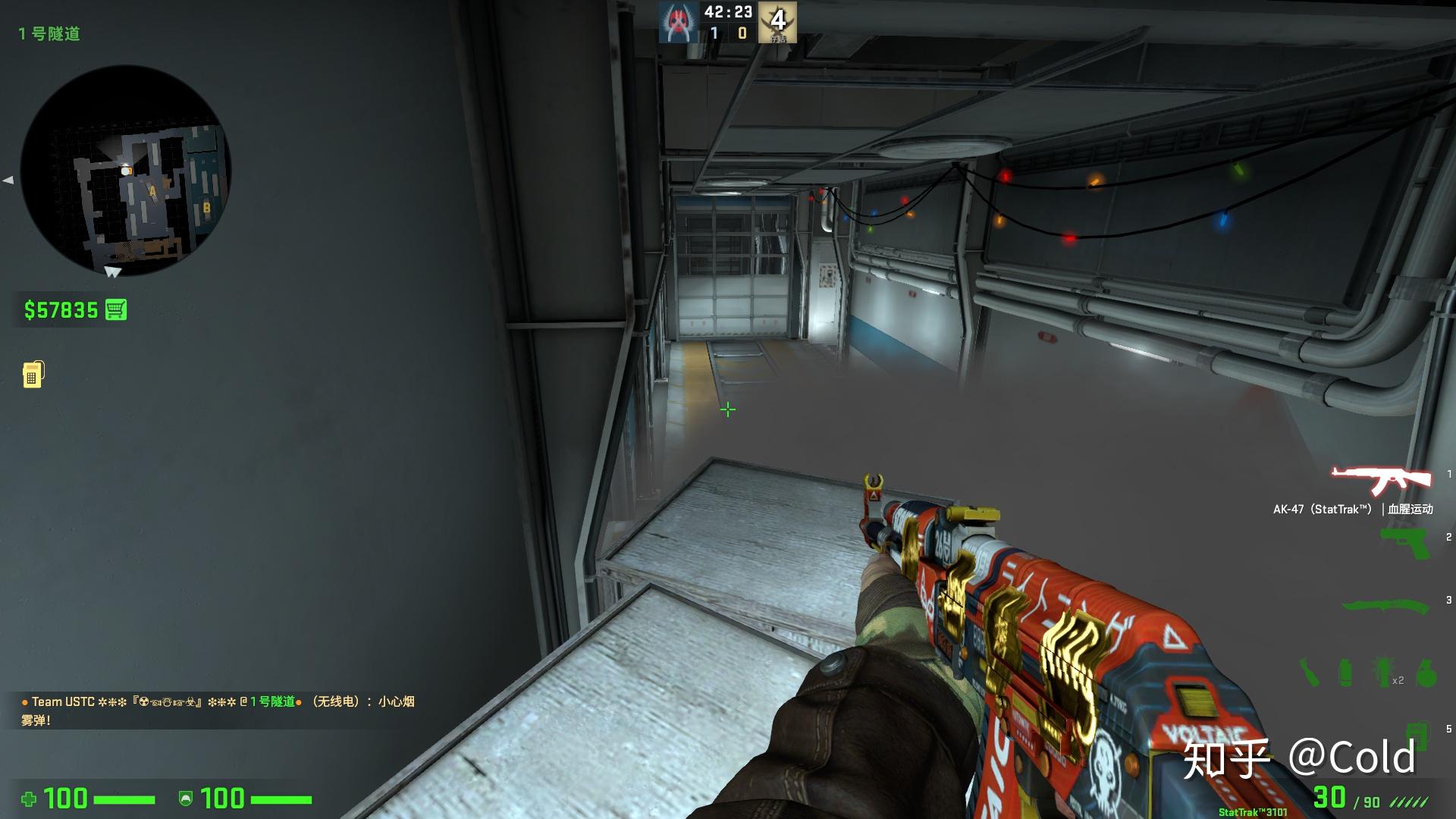Click the Counter-Terrorist team emblem
The image size is (1456, 819).
click(677, 23)
